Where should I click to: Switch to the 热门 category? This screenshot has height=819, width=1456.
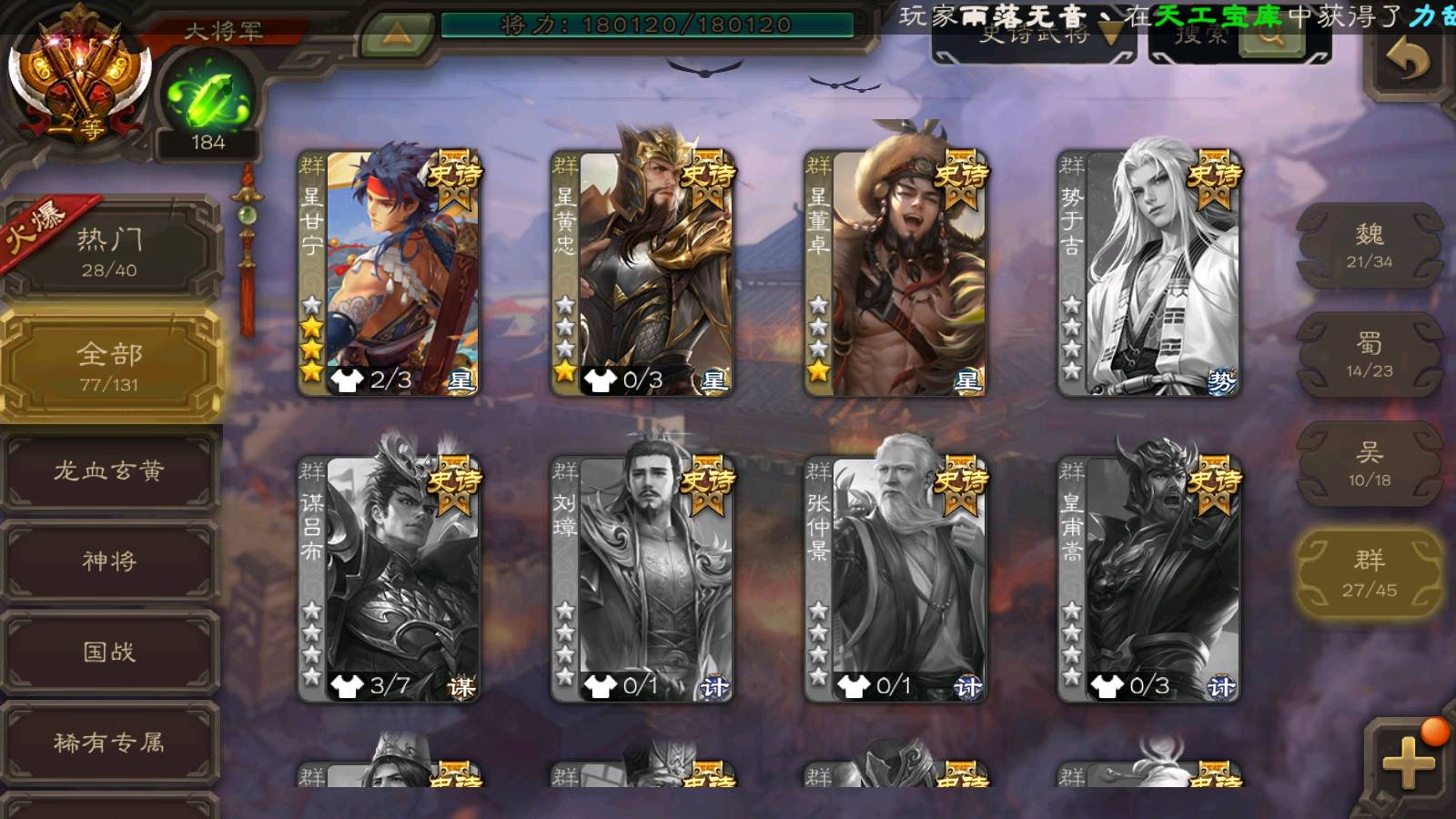(x=110, y=252)
